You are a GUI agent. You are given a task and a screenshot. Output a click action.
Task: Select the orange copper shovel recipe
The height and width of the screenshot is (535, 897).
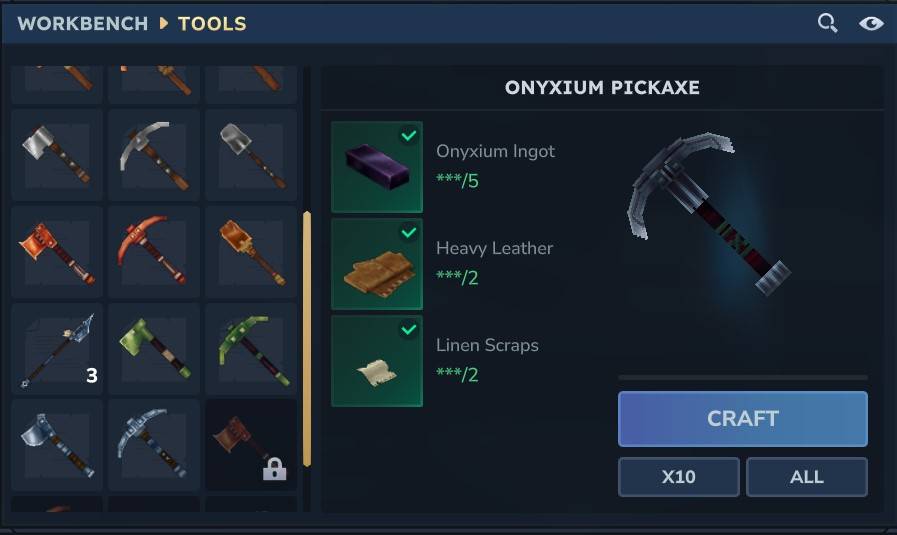(x=251, y=251)
